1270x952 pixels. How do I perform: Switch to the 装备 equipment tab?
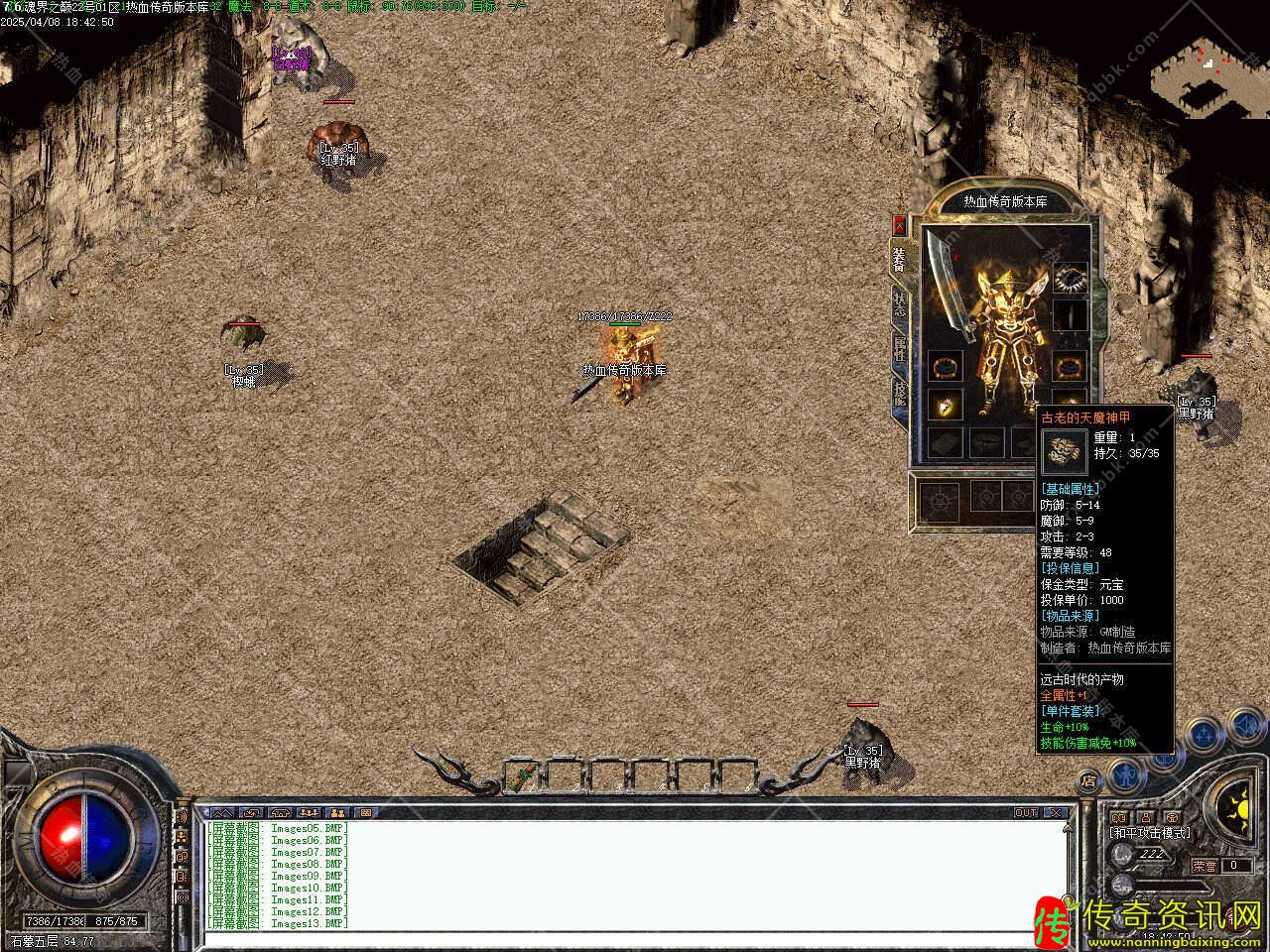point(899,260)
